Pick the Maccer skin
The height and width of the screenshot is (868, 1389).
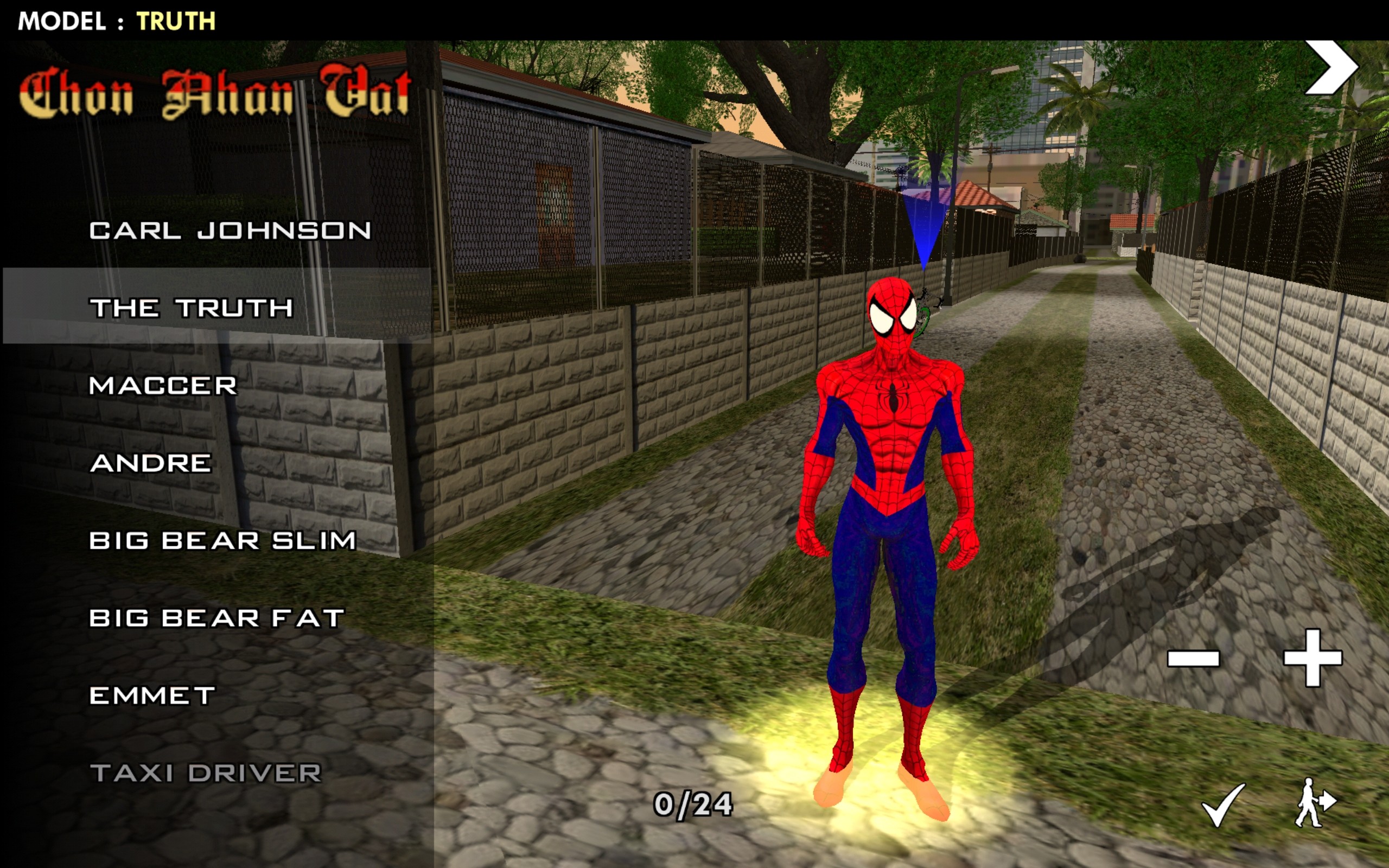click(x=163, y=386)
